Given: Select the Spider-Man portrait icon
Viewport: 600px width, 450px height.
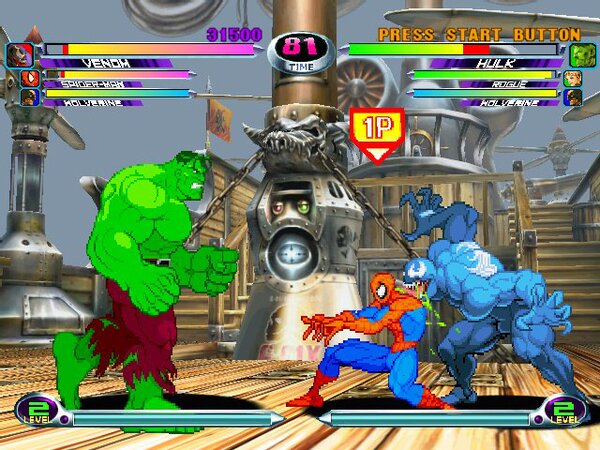Looking at the screenshot, I should click(29, 77).
